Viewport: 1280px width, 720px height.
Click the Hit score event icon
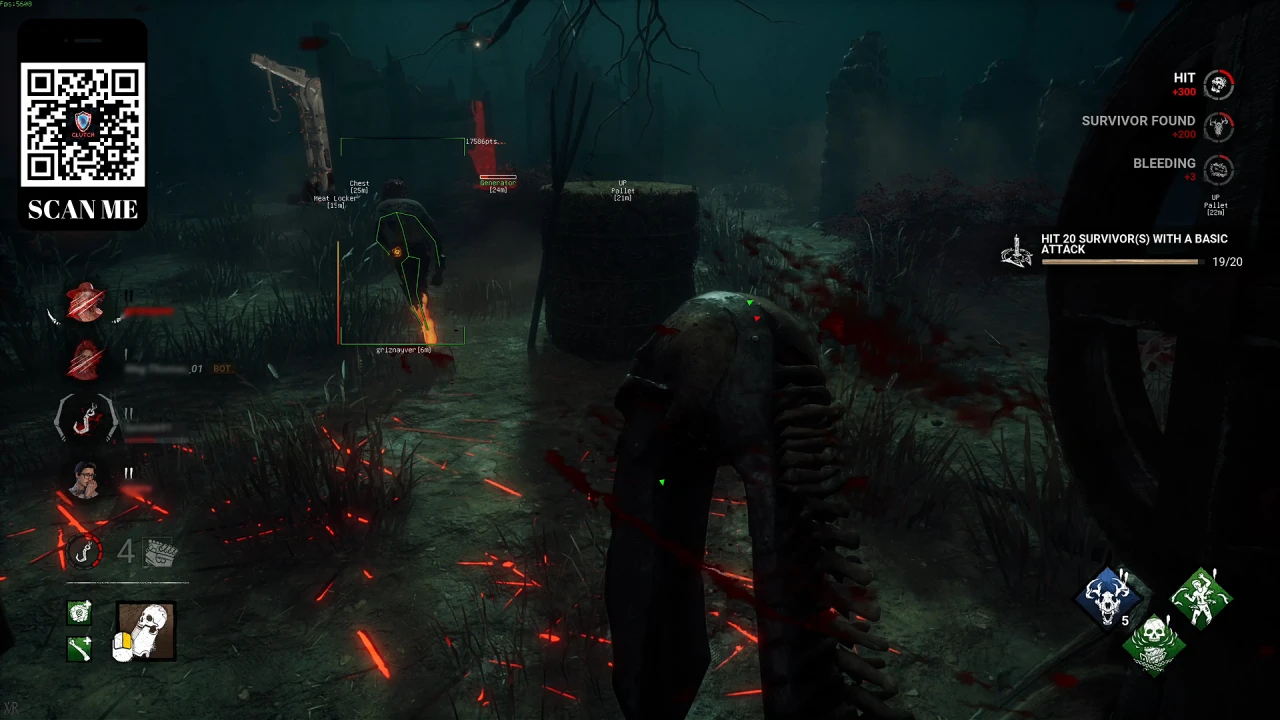(x=1218, y=85)
